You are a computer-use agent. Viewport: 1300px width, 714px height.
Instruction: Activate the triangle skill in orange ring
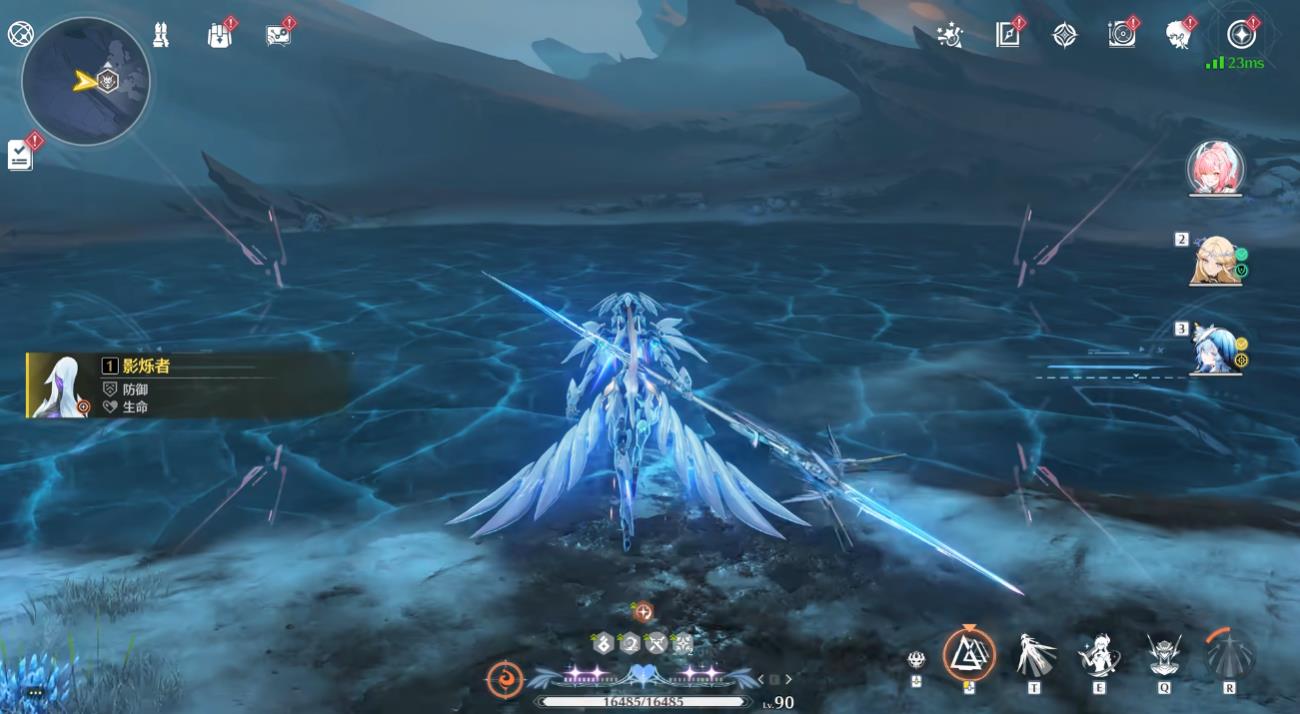(x=968, y=655)
